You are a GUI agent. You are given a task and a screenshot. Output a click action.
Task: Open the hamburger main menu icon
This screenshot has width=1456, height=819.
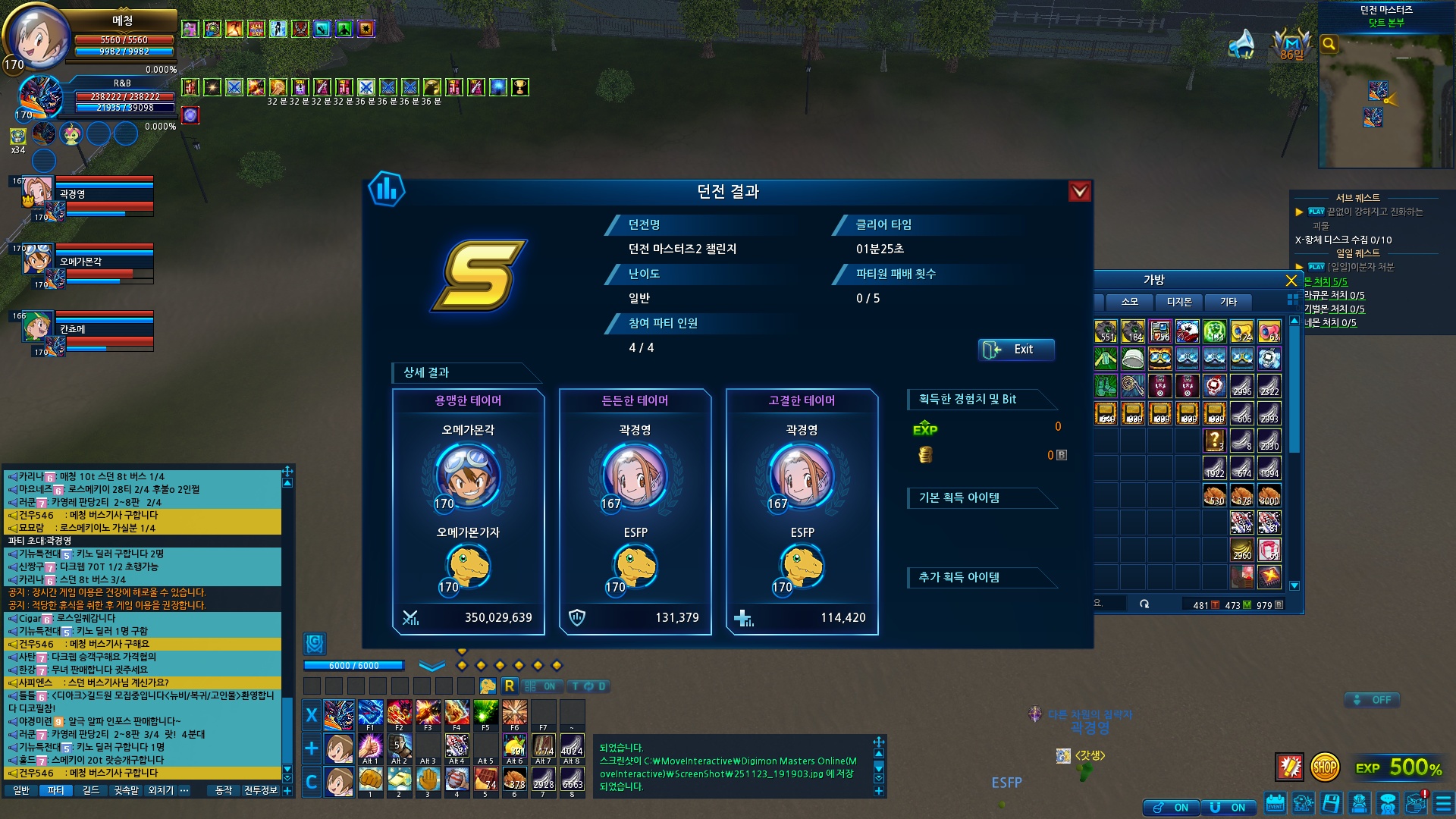coord(1443,803)
